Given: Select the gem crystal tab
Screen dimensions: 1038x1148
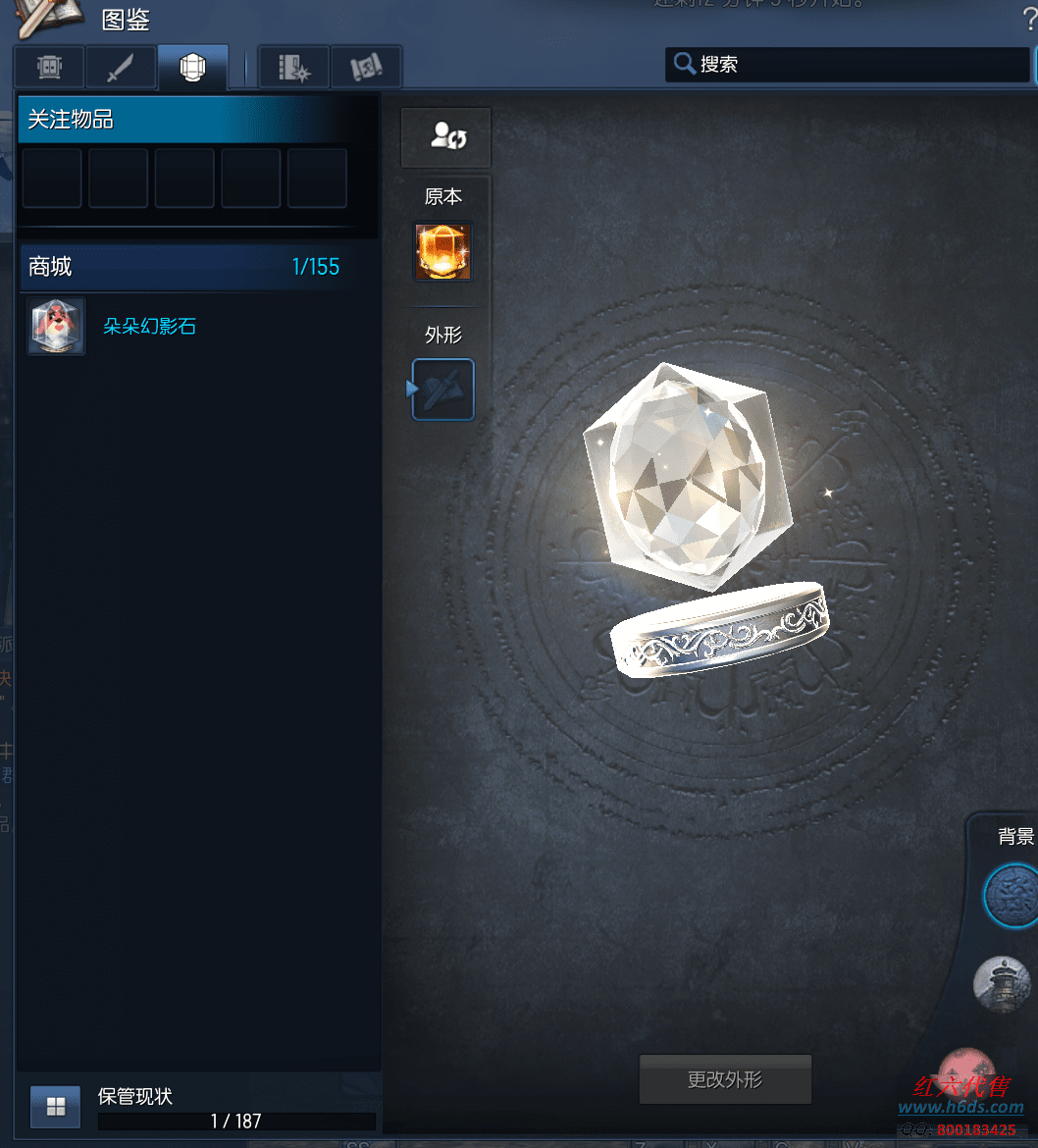Looking at the screenshot, I should (x=192, y=68).
